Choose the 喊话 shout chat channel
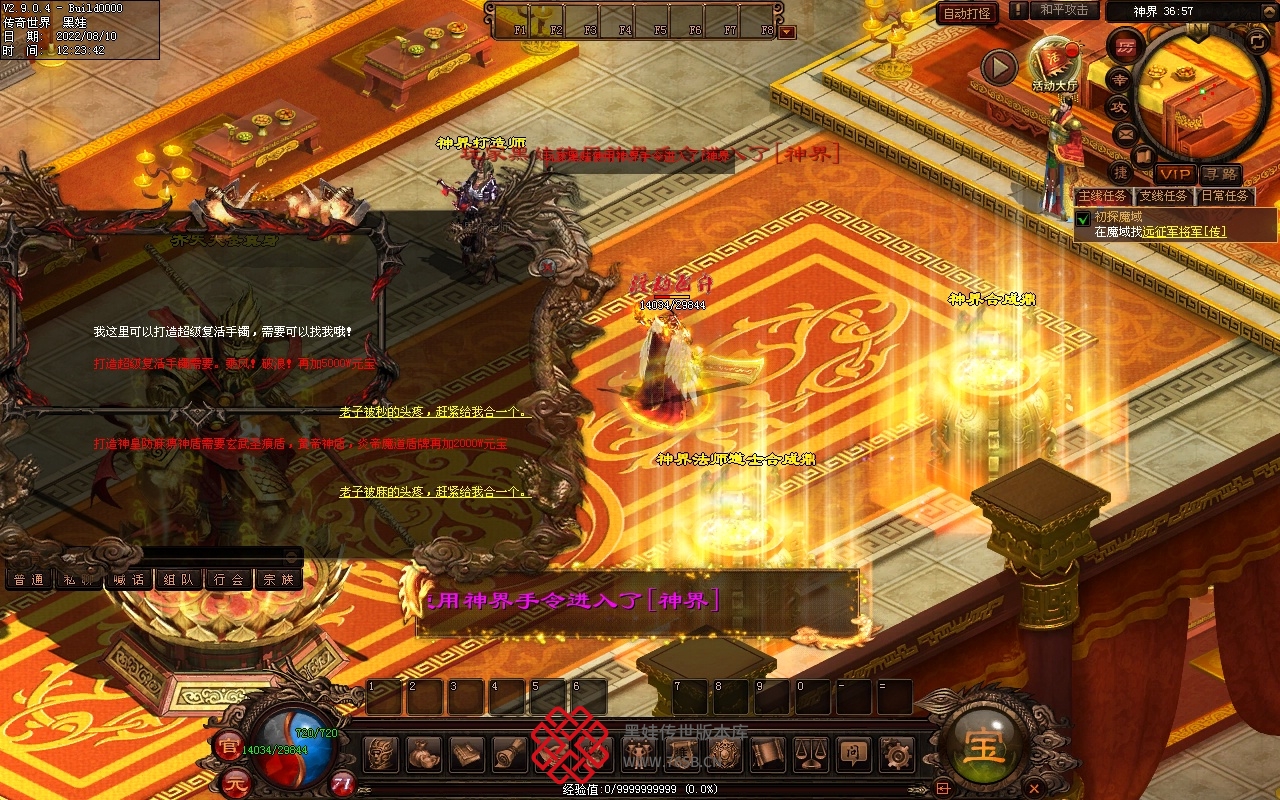The width and height of the screenshot is (1280, 800). 129,579
